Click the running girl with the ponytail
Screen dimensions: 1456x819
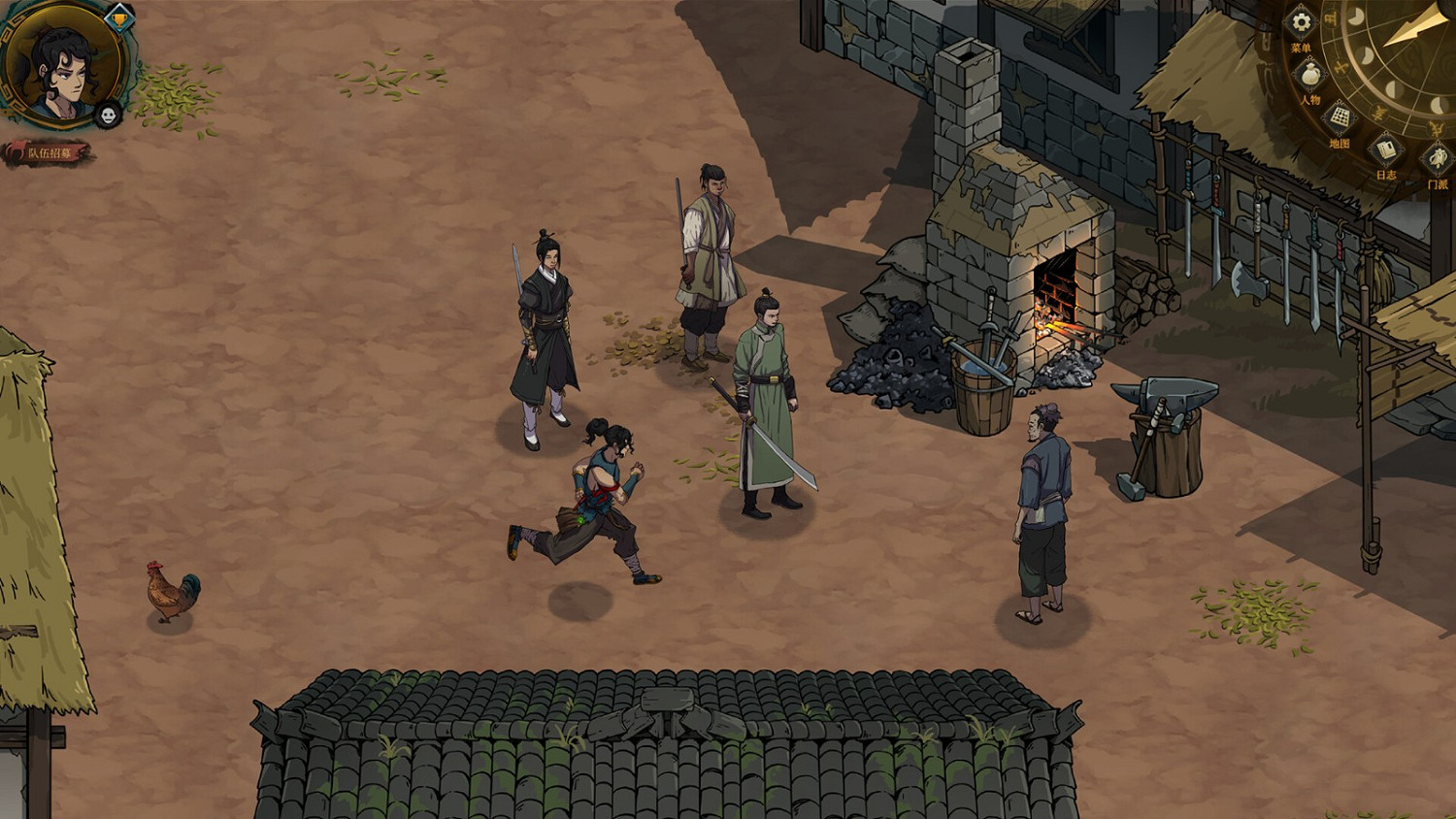[x=597, y=495]
